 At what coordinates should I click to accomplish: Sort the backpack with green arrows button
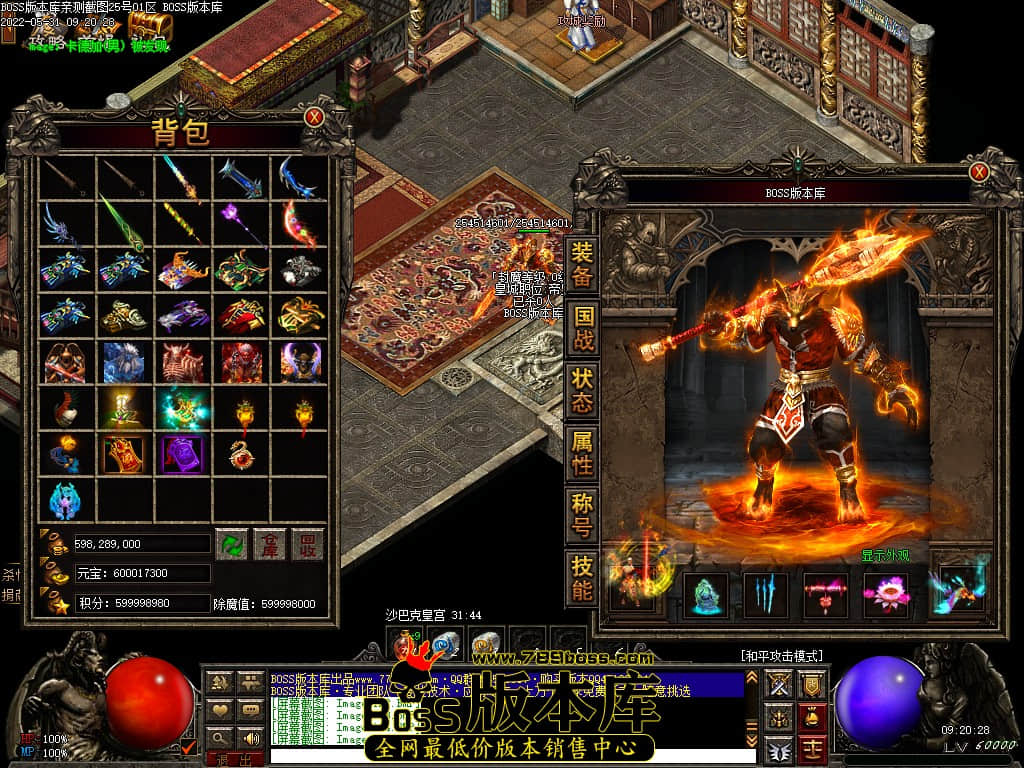point(231,544)
